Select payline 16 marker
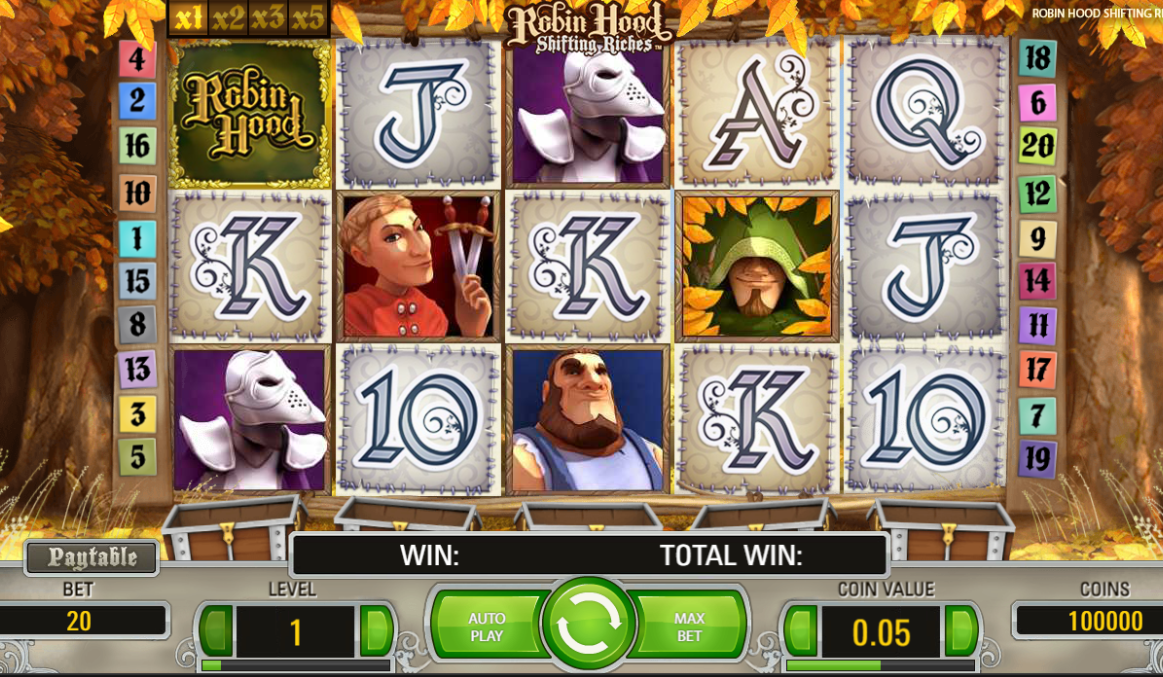The width and height of the screenshot is (1163, 677). click(x=137, y=146)
